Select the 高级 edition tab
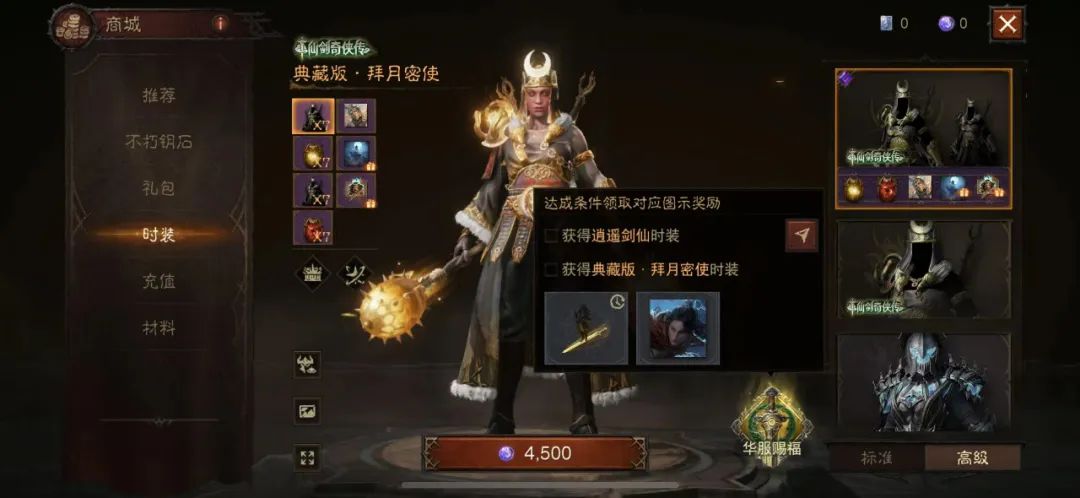This screenshot has width=1080, height=498. point(971,457)
